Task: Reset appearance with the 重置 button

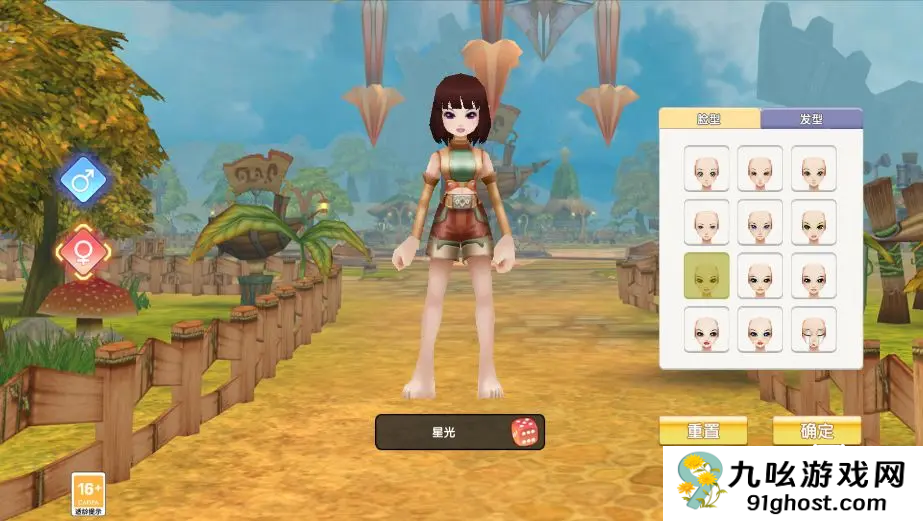Action: click(703, 431)
